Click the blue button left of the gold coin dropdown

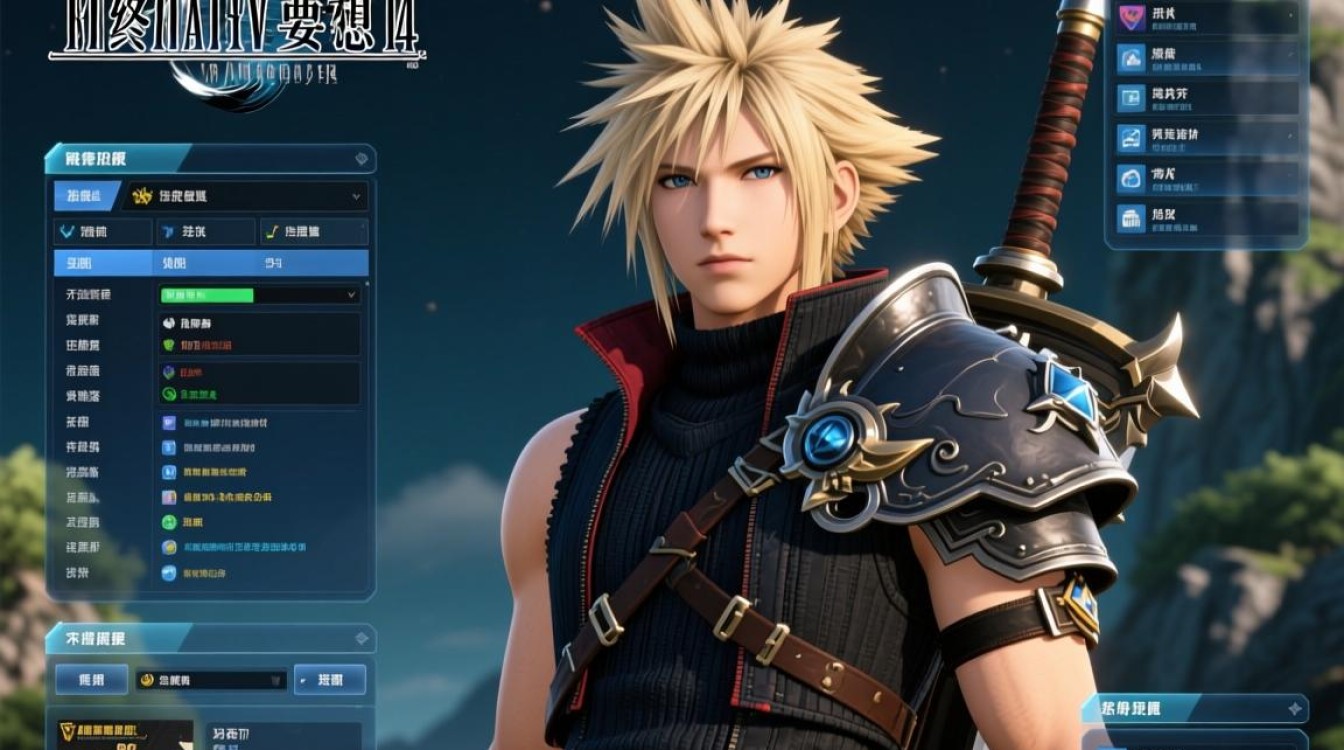91,680
